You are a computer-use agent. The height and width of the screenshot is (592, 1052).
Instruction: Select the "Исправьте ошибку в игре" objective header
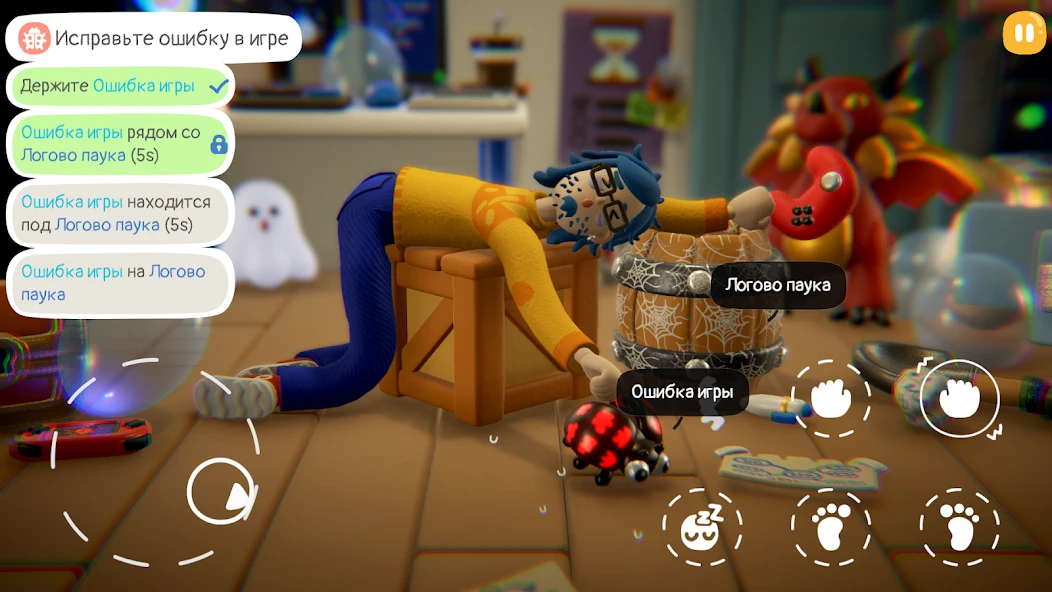click(154, 39)
